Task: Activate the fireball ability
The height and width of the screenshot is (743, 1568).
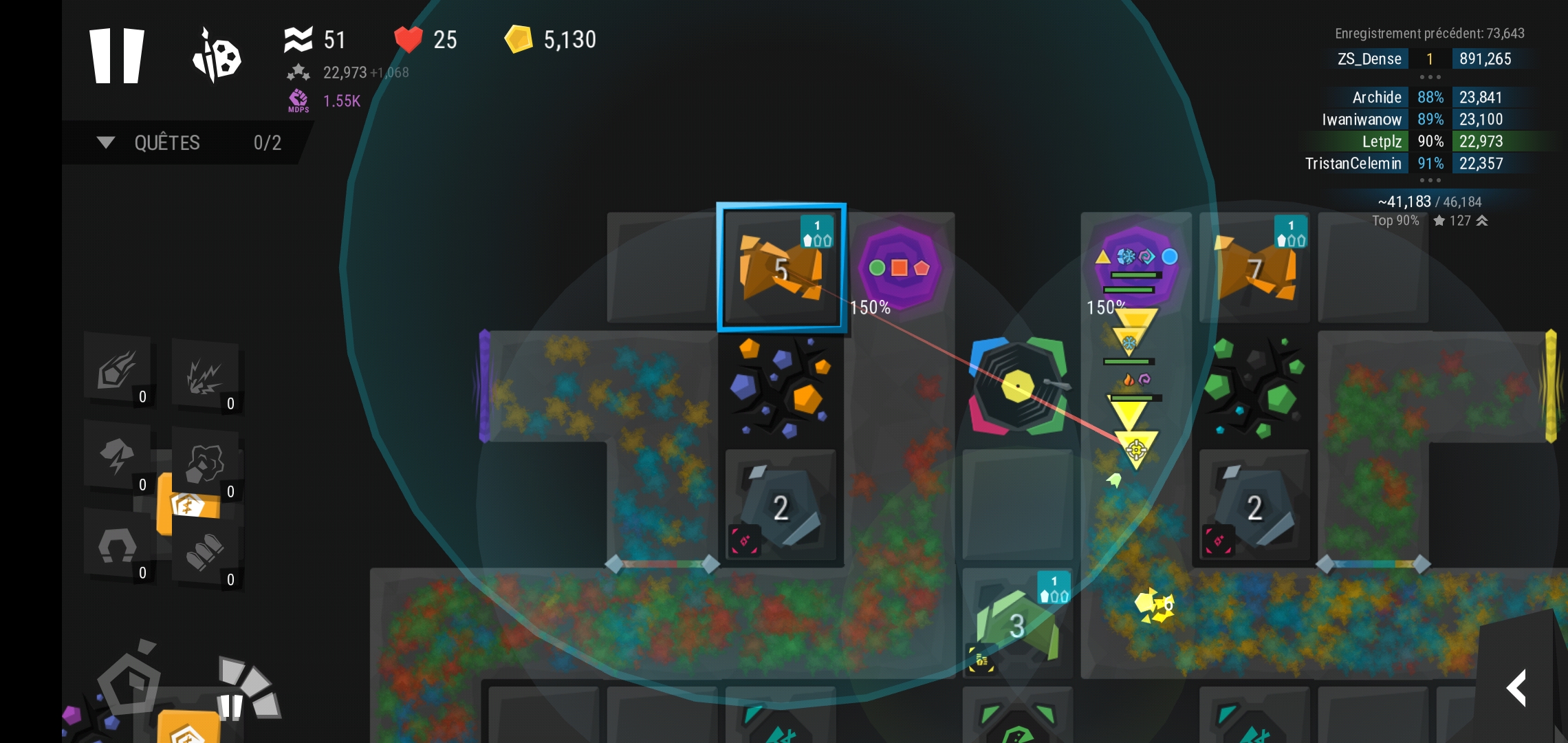Action: tap(118, 370)
